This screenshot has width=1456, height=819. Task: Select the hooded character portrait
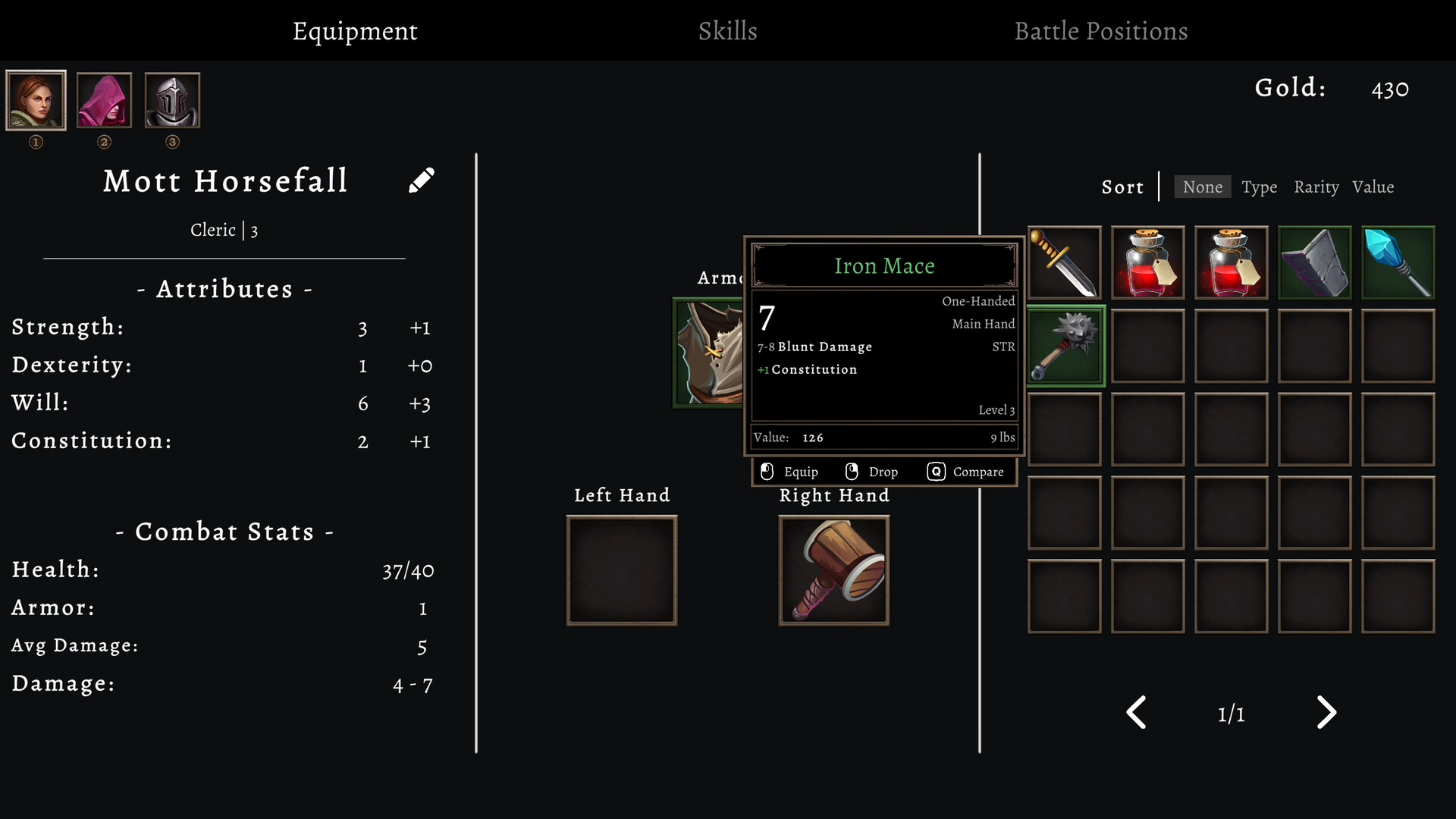[104, 99]
